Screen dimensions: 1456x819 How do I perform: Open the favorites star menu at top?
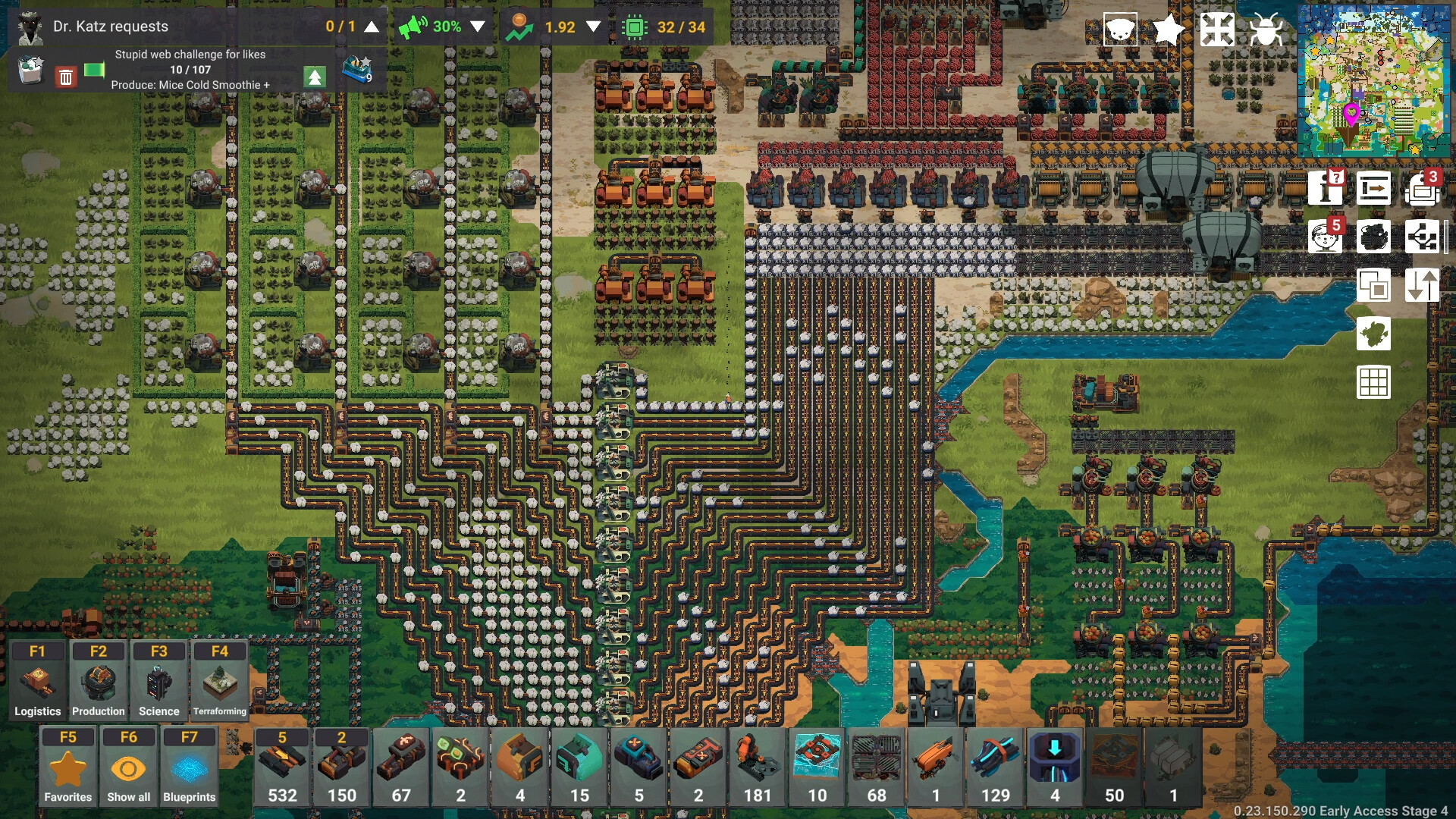pos(1168,30)
